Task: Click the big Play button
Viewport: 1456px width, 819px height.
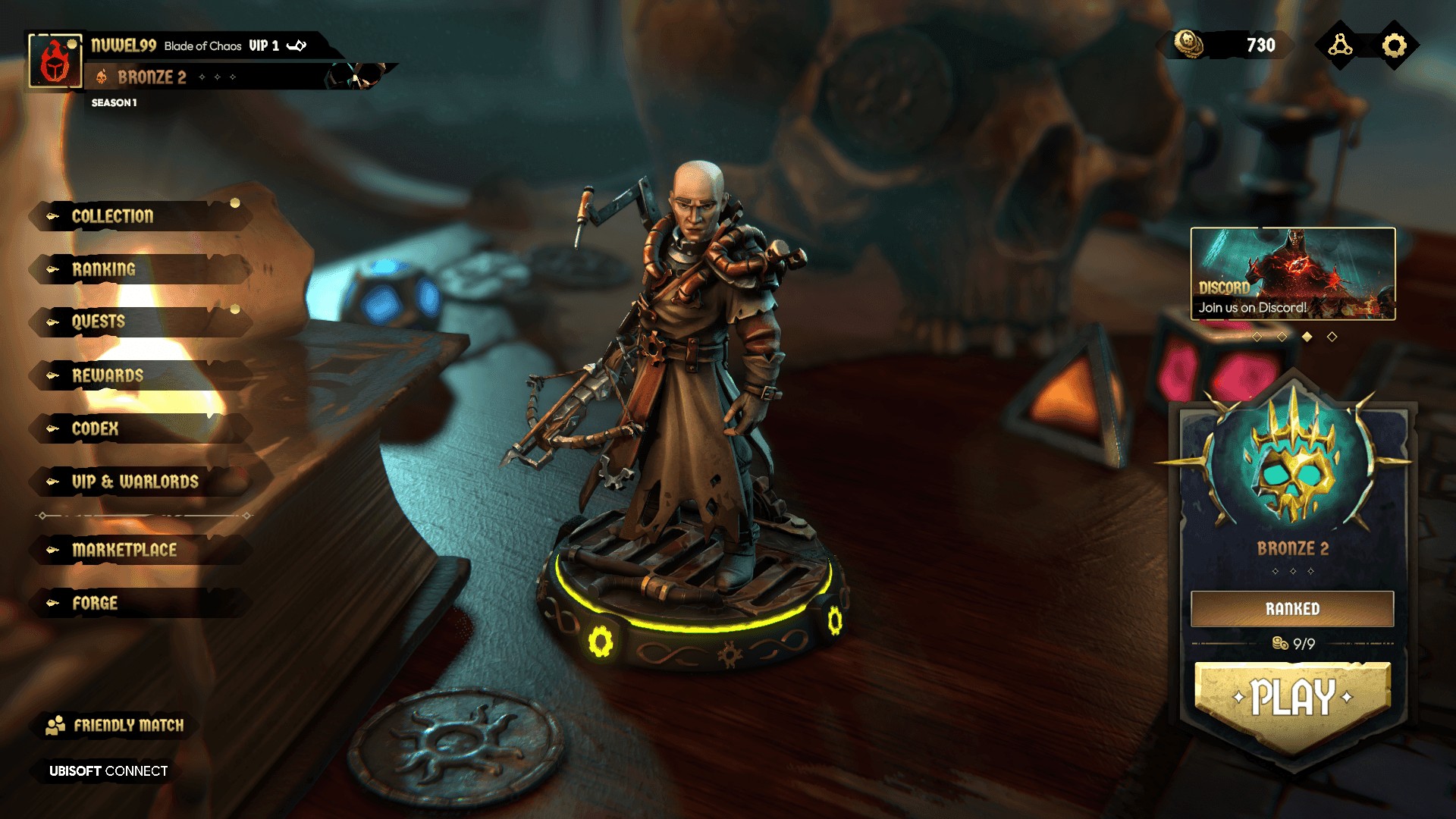Action: [1292, 698]
